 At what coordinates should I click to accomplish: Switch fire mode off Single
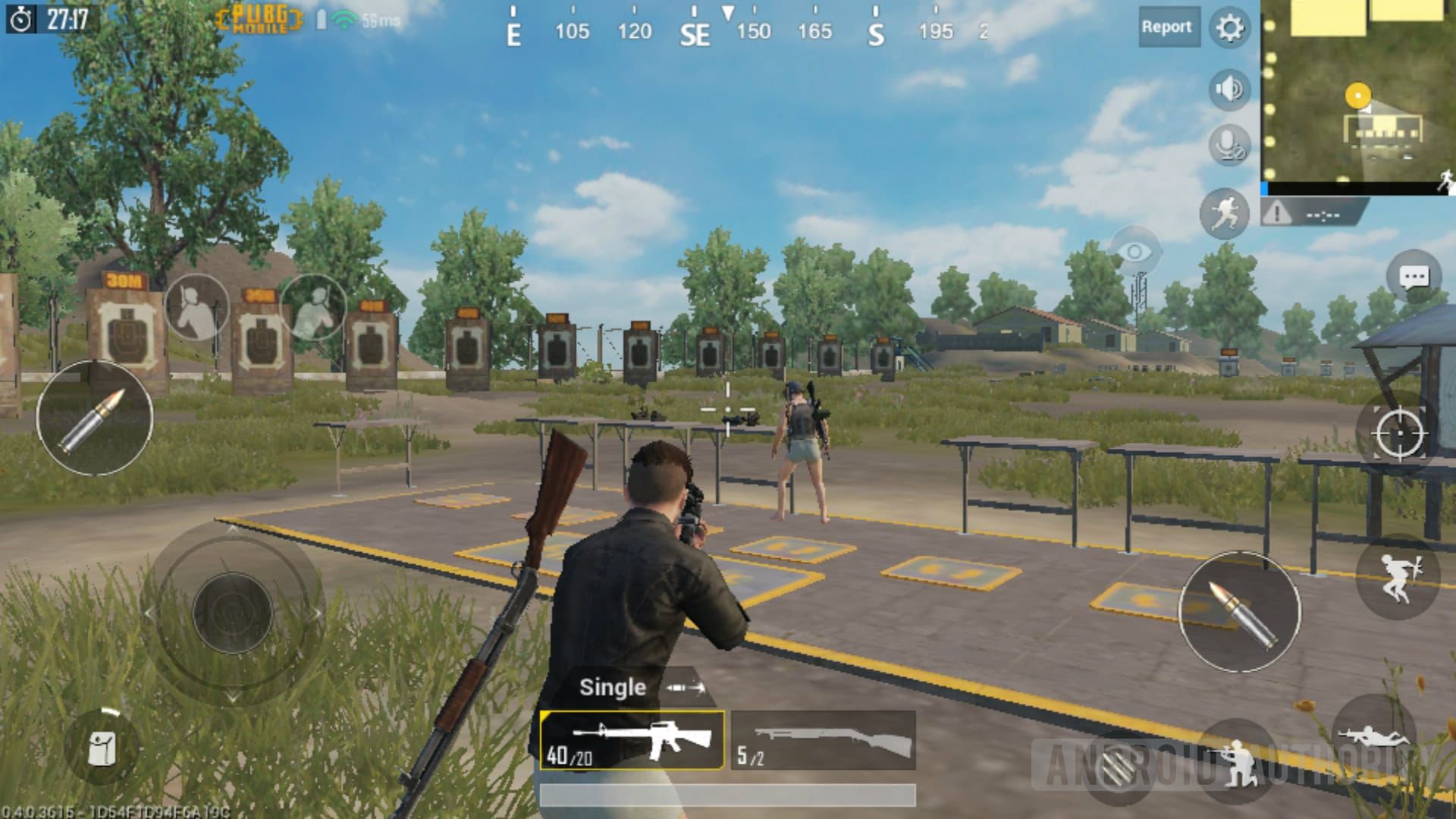pyautogui.click(x=613, y=687)
